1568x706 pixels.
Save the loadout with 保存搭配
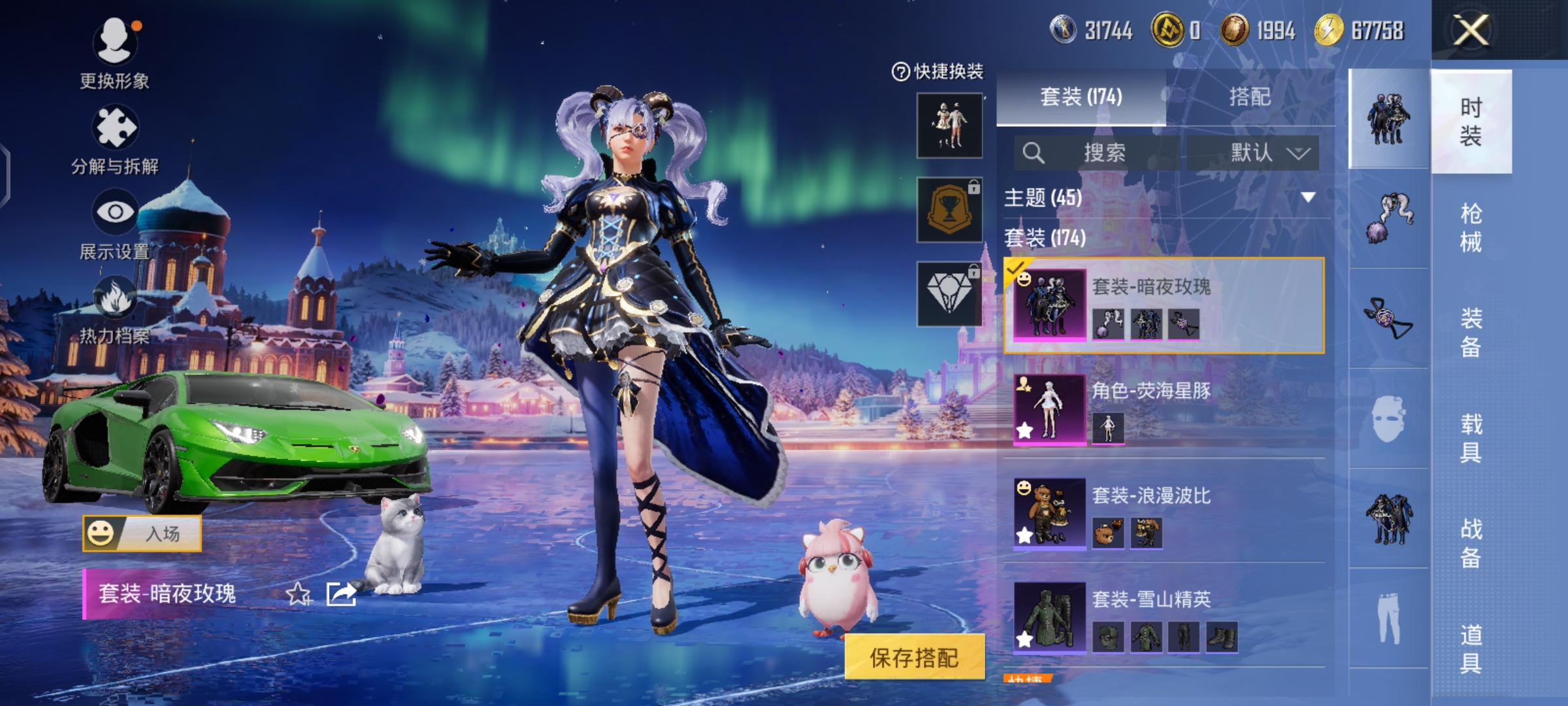click(x=914, y=657)
